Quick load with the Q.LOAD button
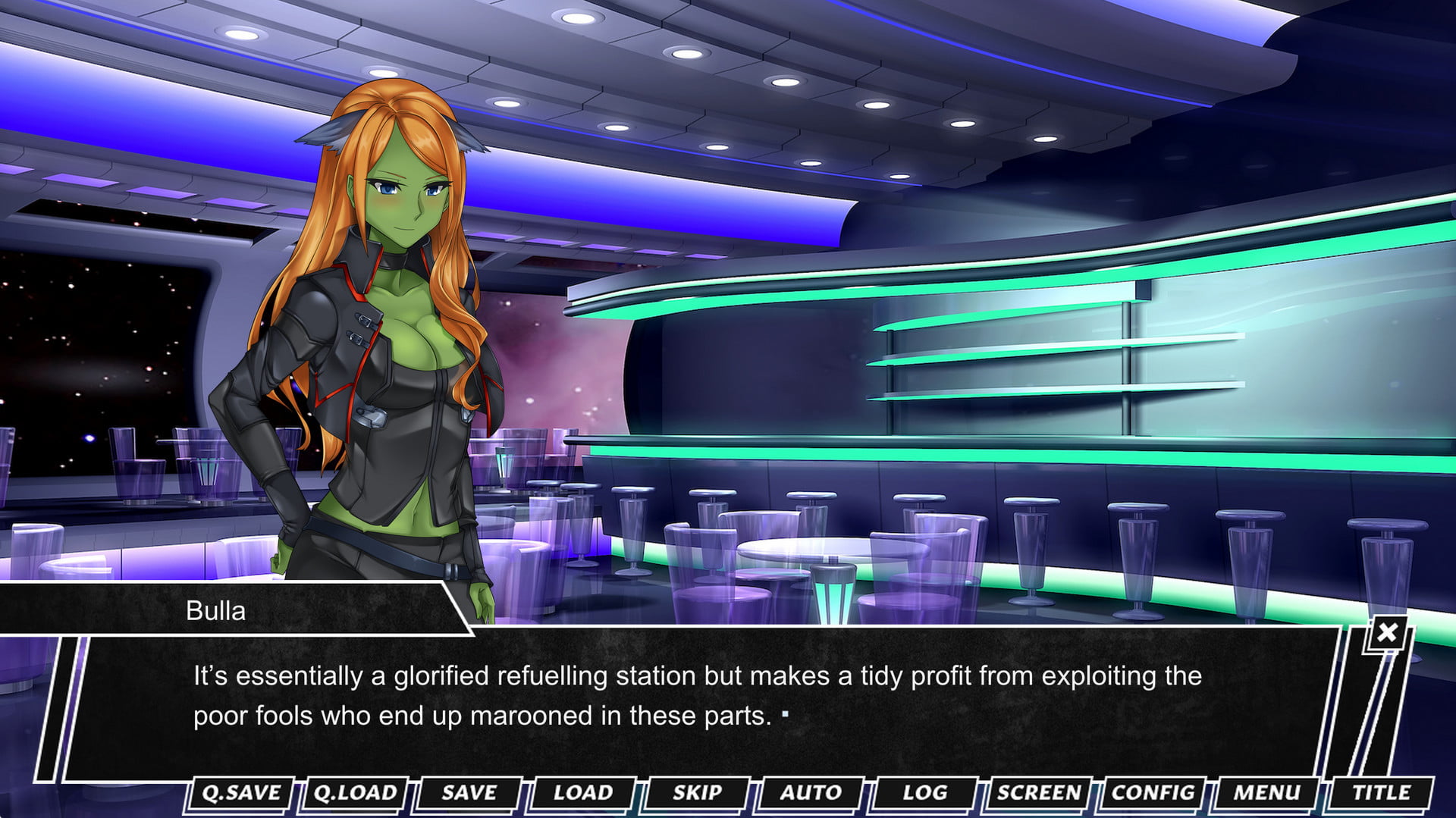Viewport: 1456px width, 818px height. click(355, 793)
